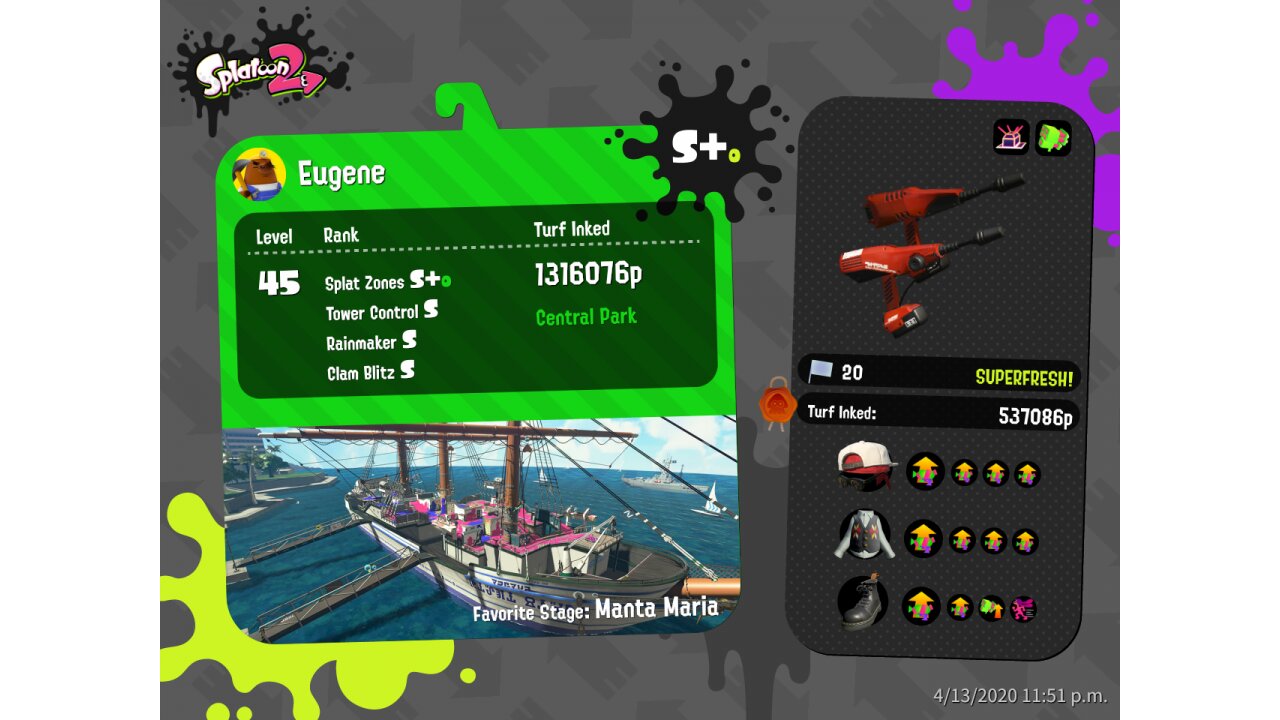Open the Manta Maria favorite stage image
1280x720 pixels.
(x=480, y=525)
